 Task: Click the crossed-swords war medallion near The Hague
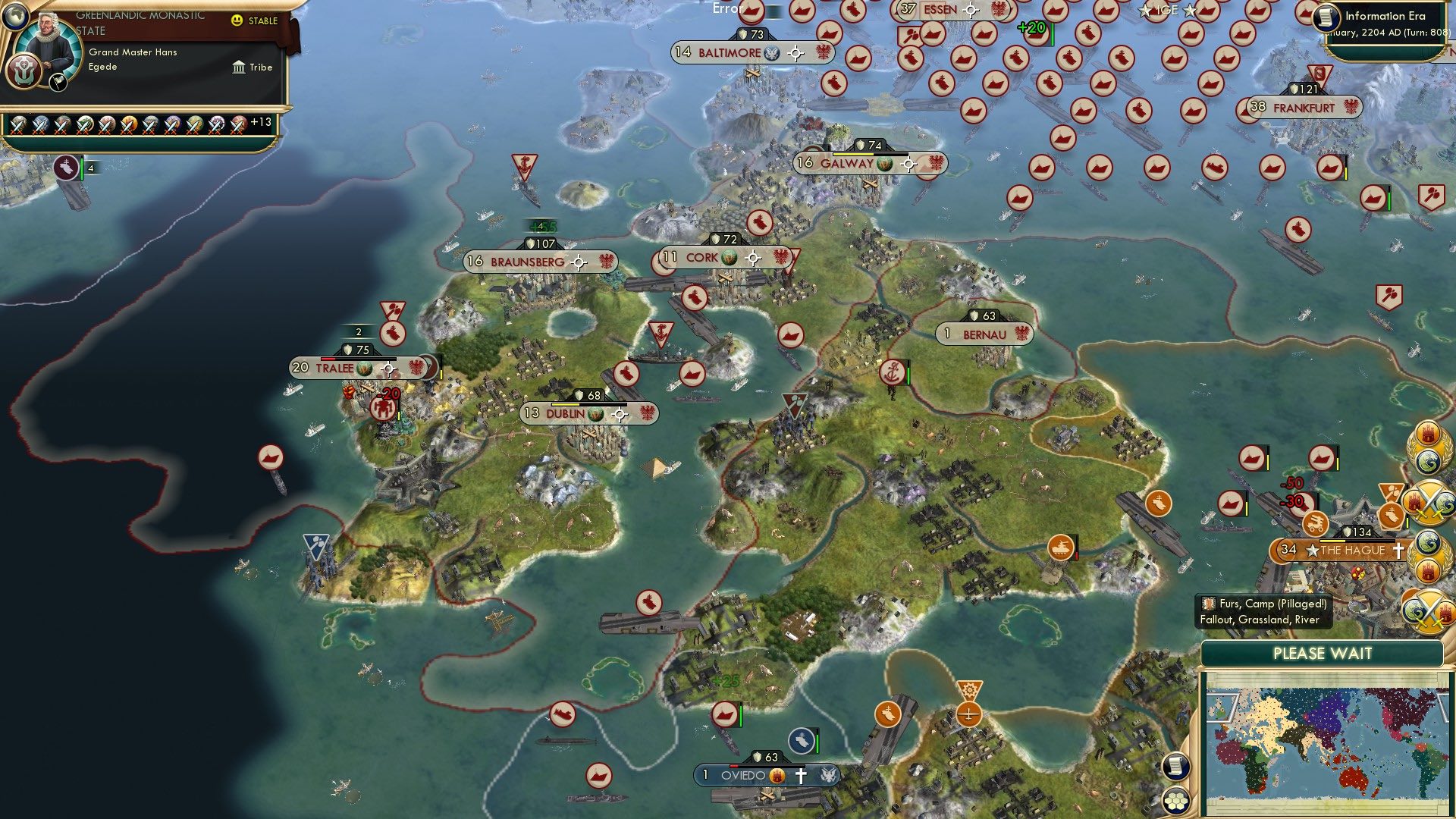coord(1429,502)
